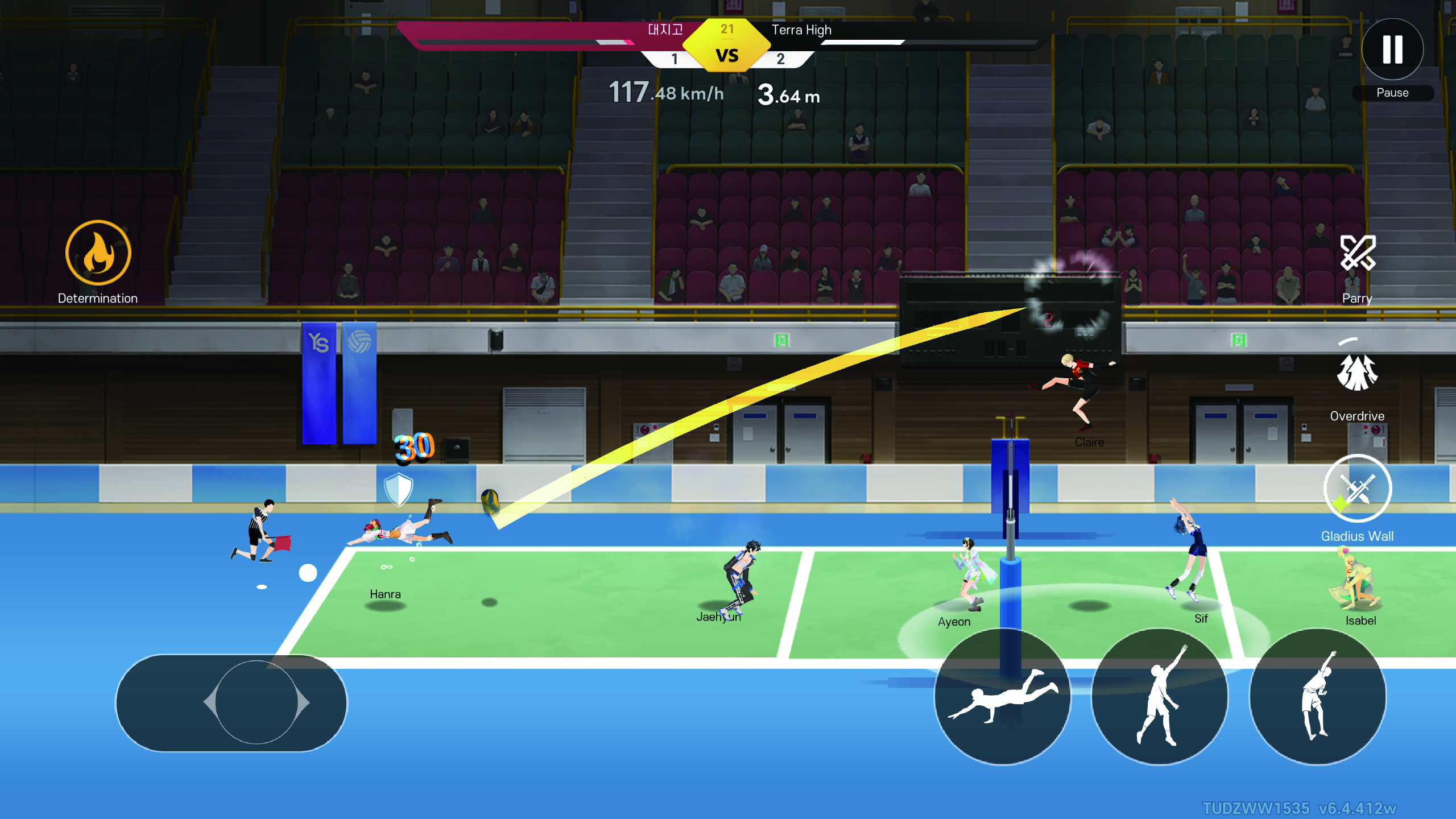Pause the match

pos(1392,50)
